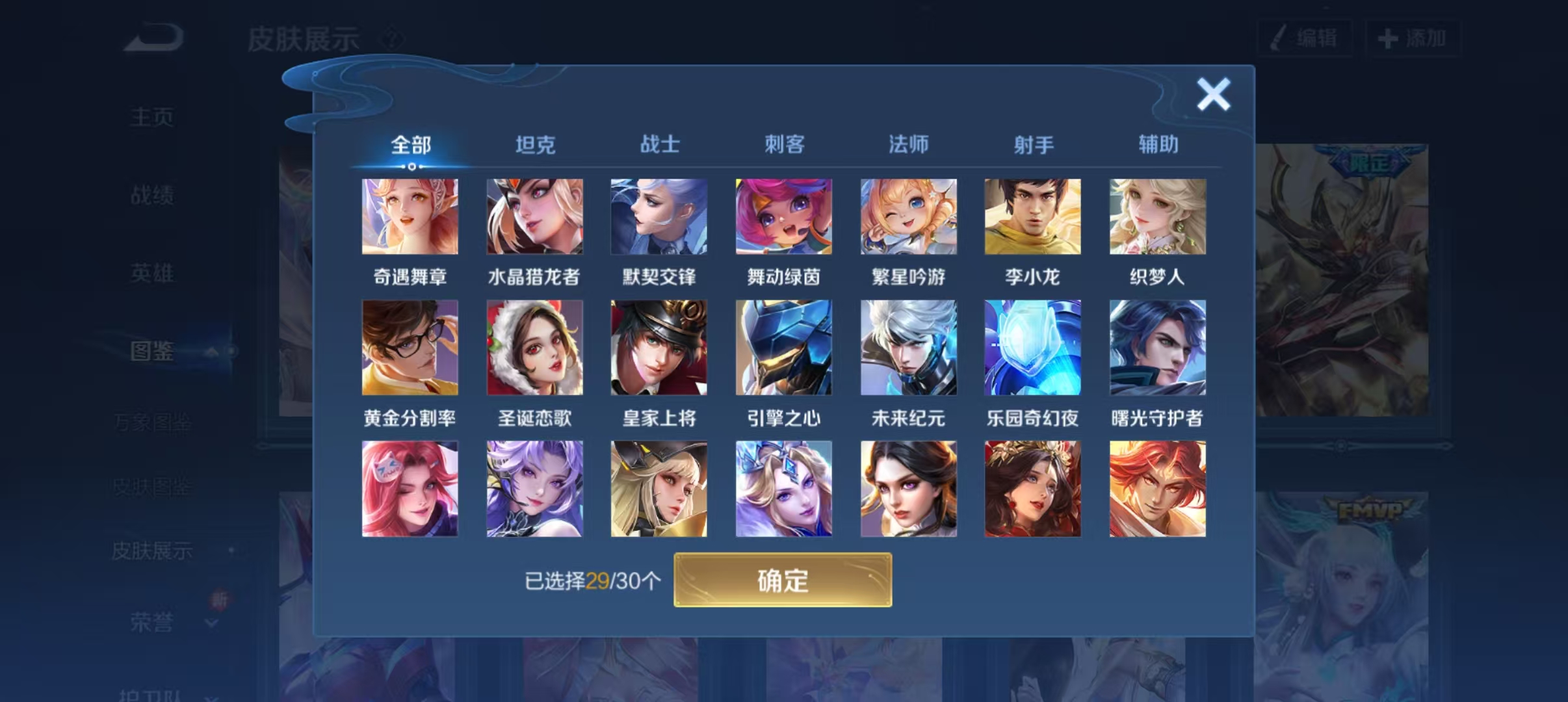This screenshot has width=1568, height=702.
Task: Open the 刺客 tab
Action: coord(783,145)
